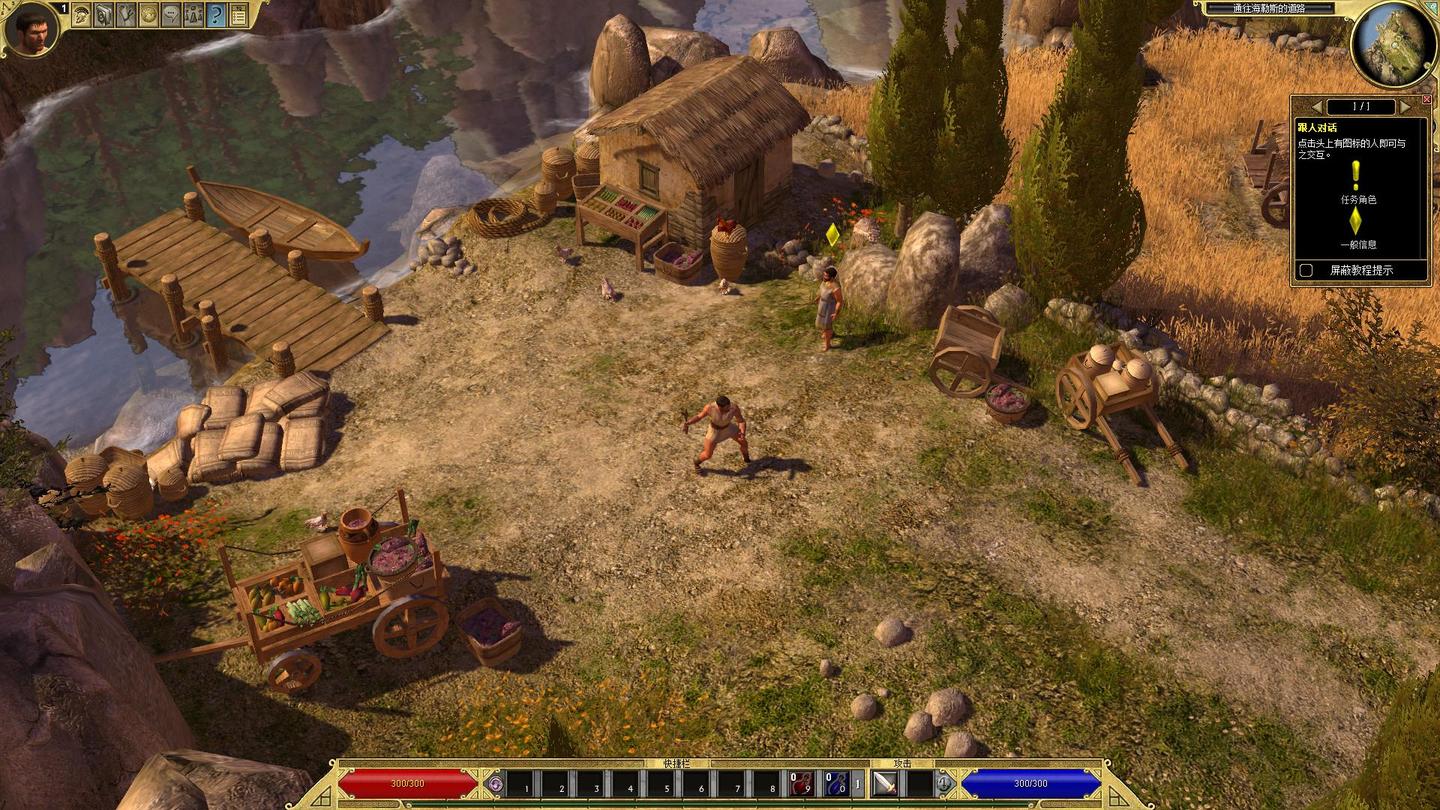Select the empty secondary attack slot
Image resolution: width=1440 pixels, height=810 pixels.
(919, 784)
